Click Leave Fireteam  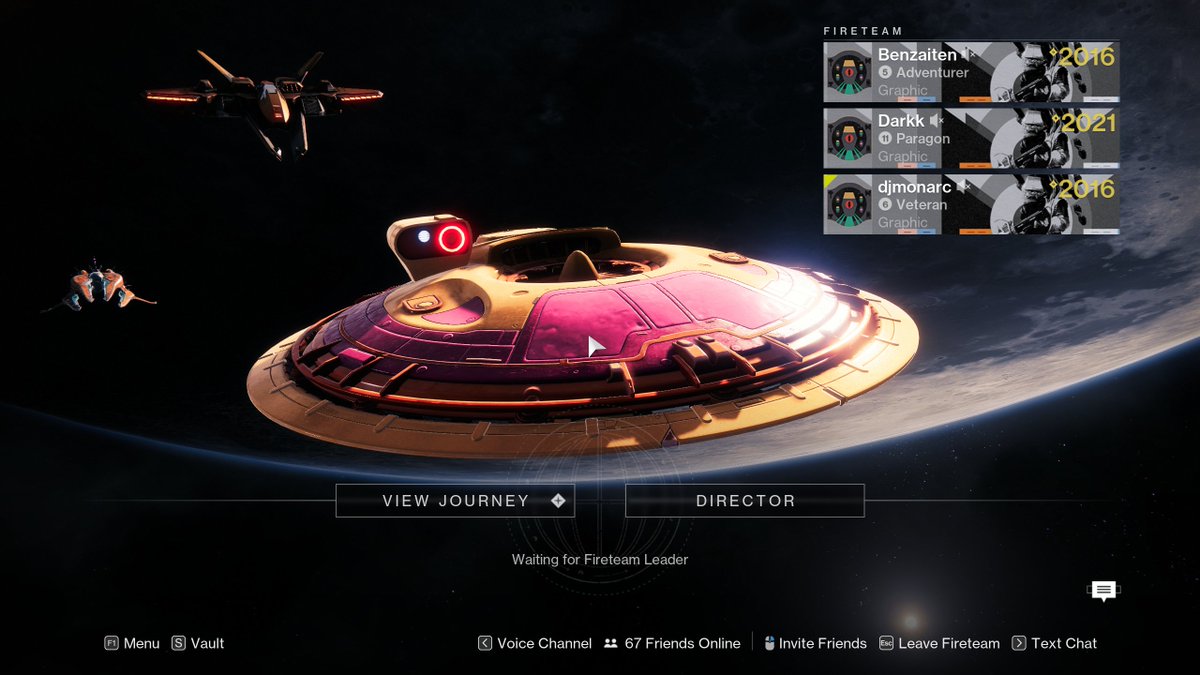940,643
